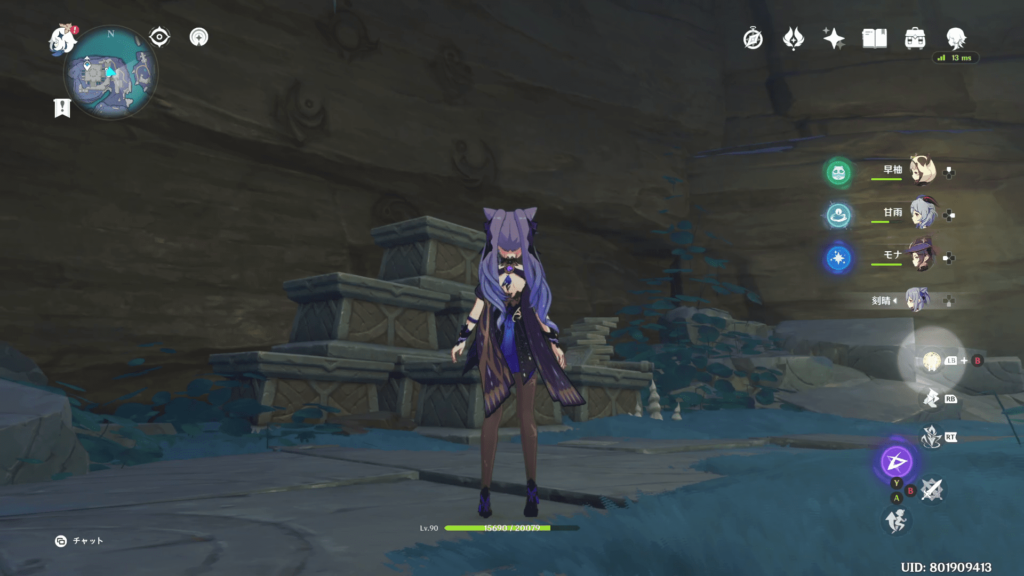Screen dimensions: 1024x576
Task: Switch to party member モナ
Action: pyautogui.click(x=920, y=256)
